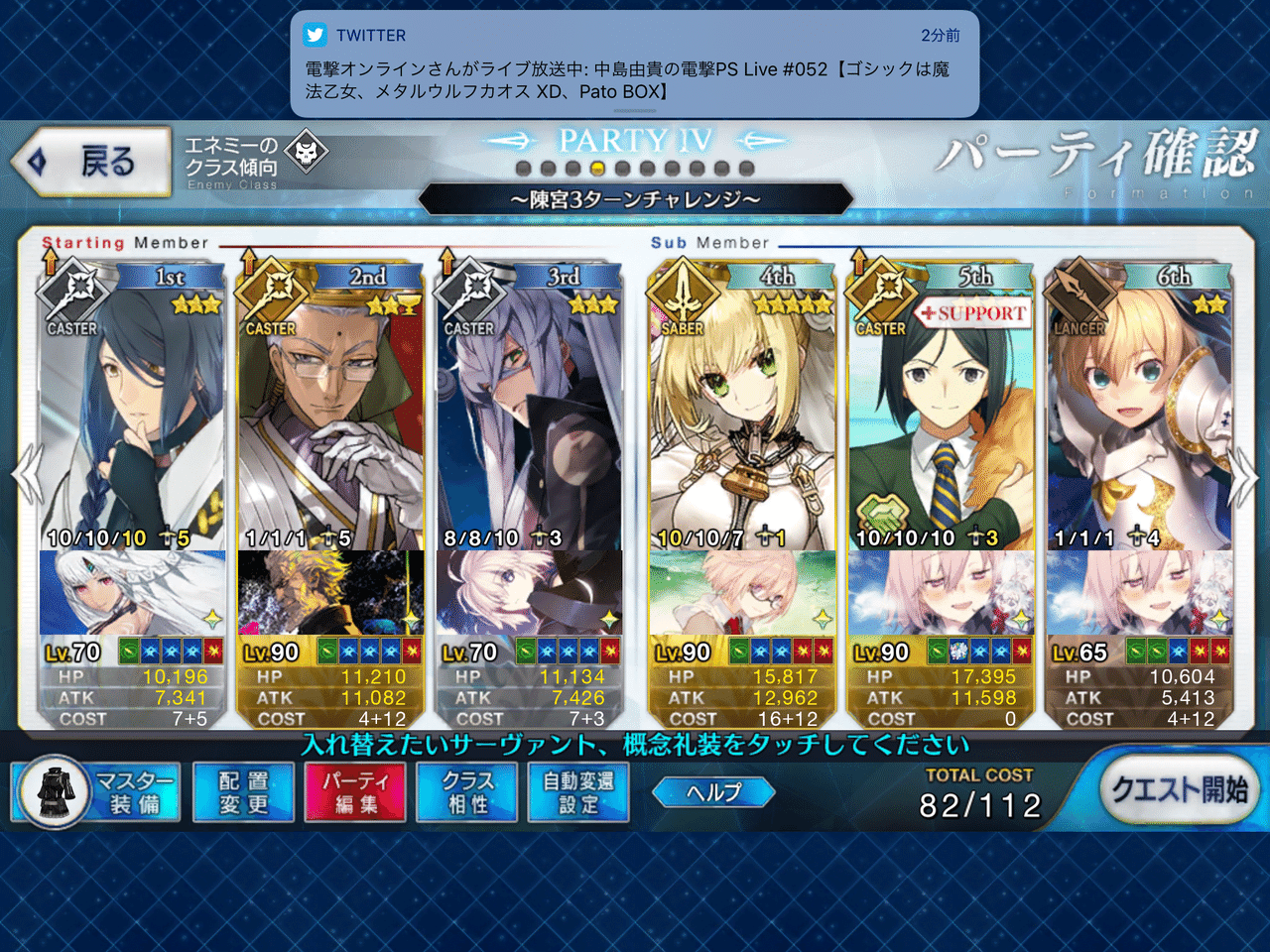The width and height of the screenshot is (1270, 952).
Task: Open 配置変更 to rearrange servant positions
Action: [242, 792]
